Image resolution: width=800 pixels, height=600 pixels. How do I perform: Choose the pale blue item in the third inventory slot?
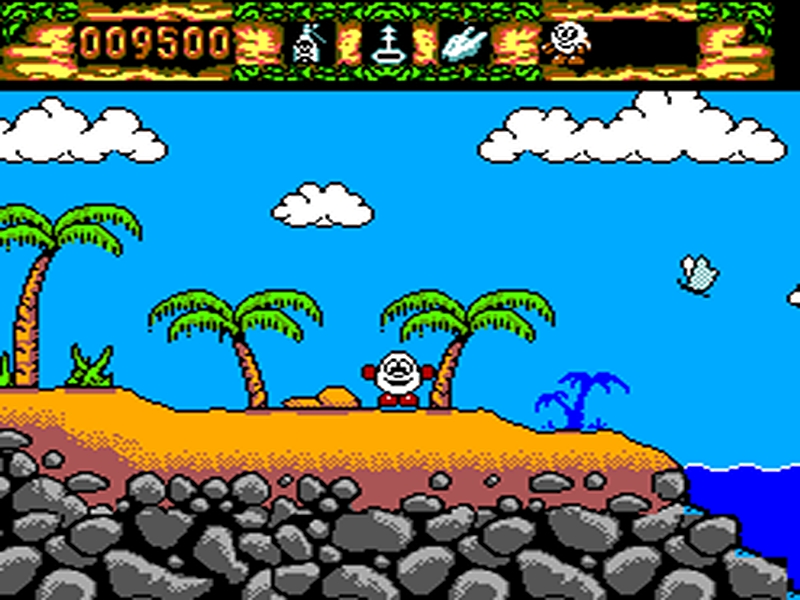click(x=465, y=45)
